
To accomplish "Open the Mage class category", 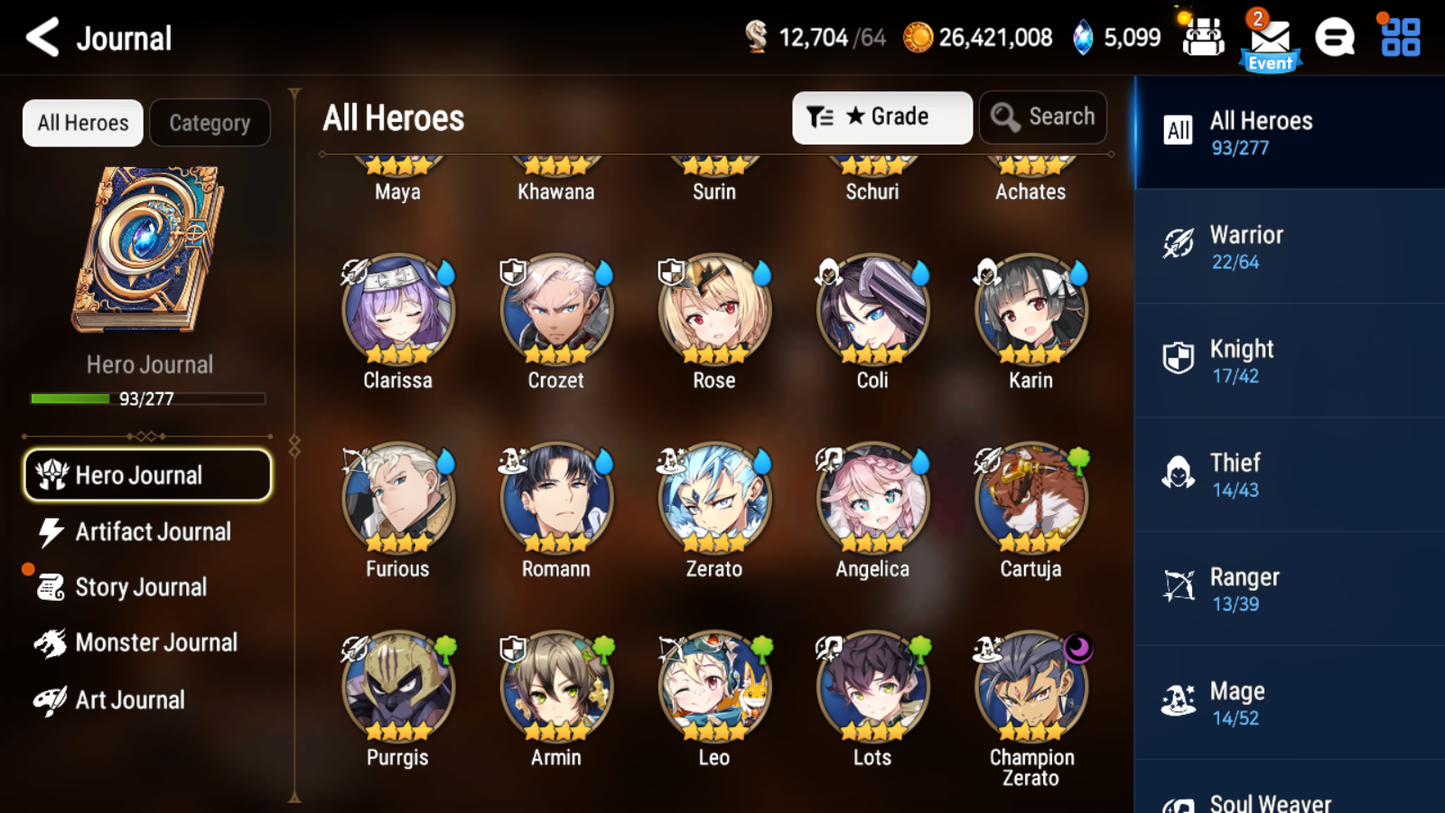I will tap(1288, 702).
